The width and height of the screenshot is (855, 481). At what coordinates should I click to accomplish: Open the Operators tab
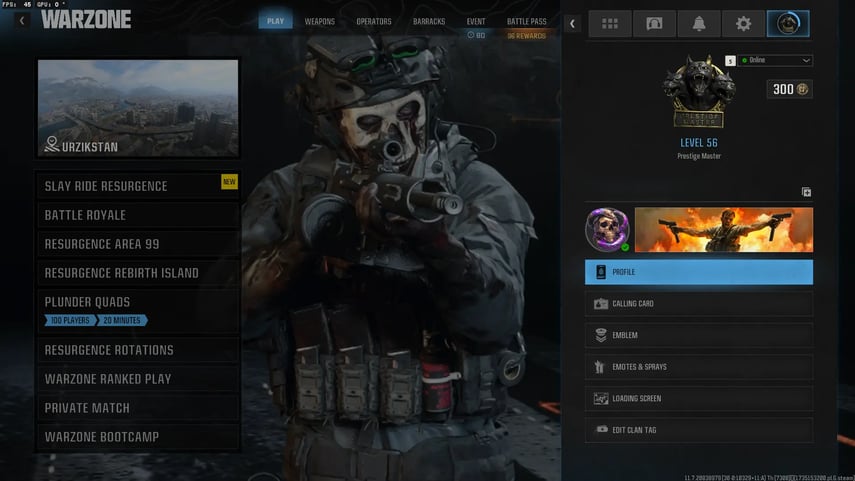point(374,21)
